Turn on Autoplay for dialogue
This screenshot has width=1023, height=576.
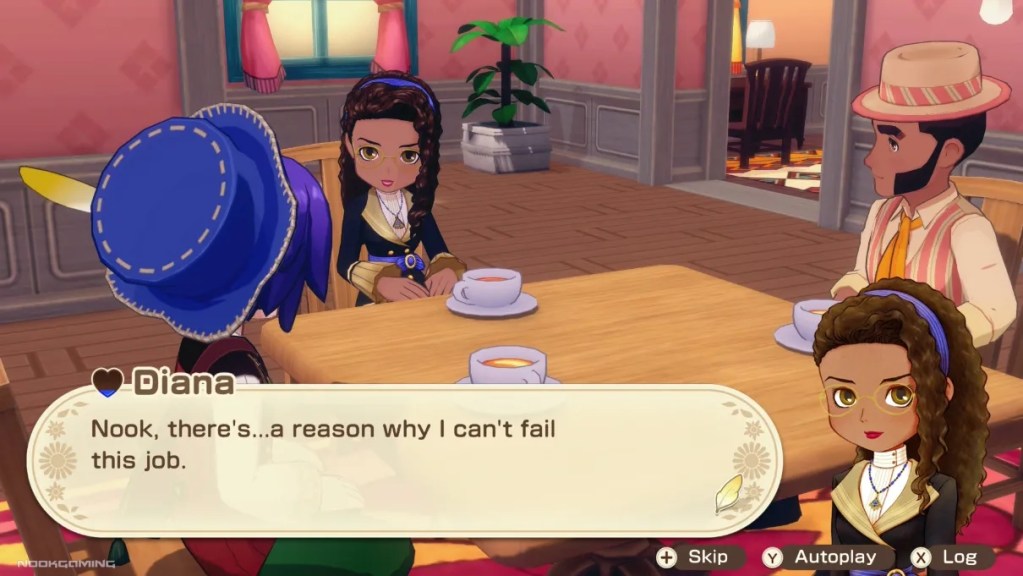click(821, 557)
